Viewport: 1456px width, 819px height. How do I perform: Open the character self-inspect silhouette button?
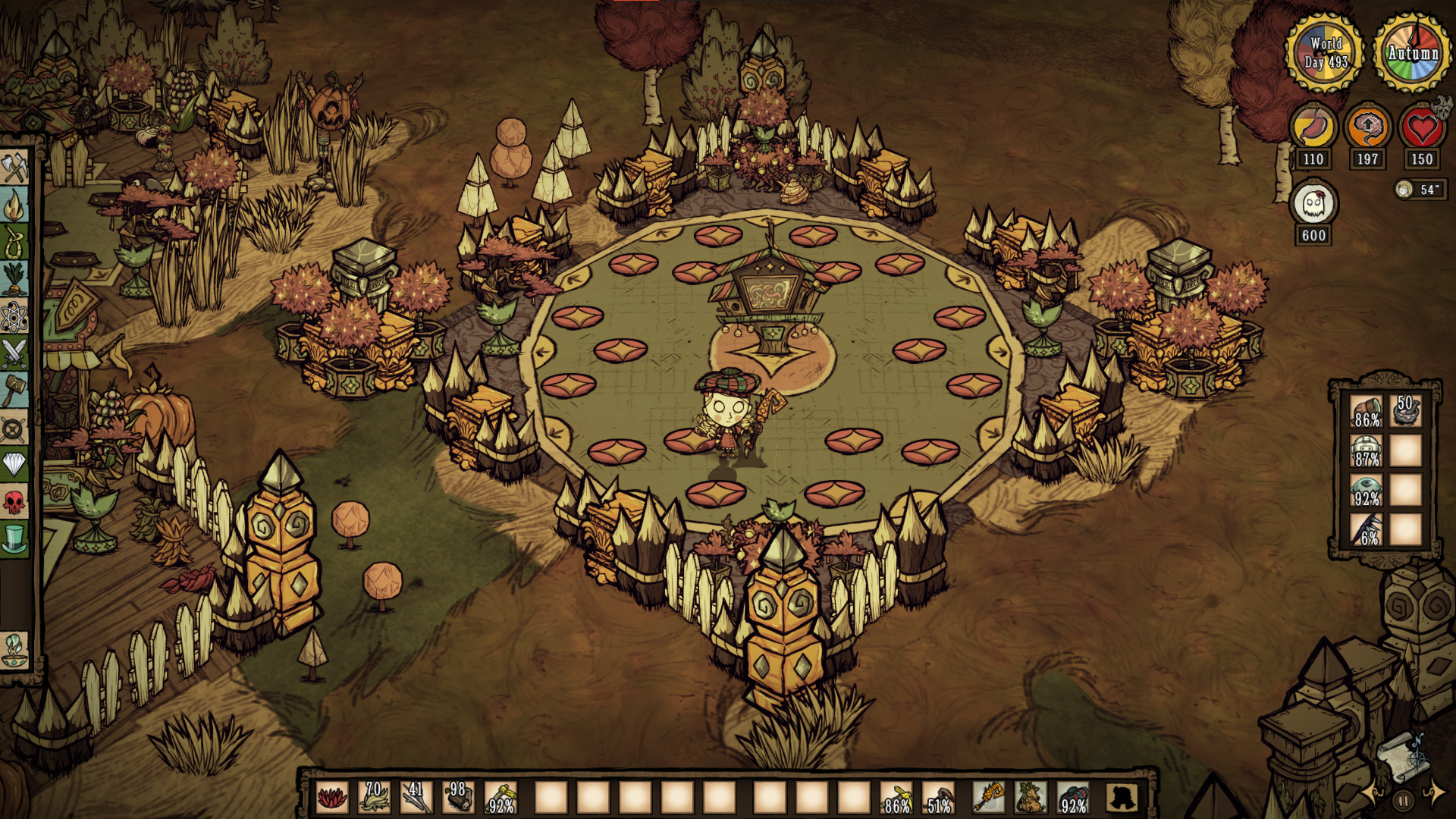pyautogui.click(x=1122, y=798)
